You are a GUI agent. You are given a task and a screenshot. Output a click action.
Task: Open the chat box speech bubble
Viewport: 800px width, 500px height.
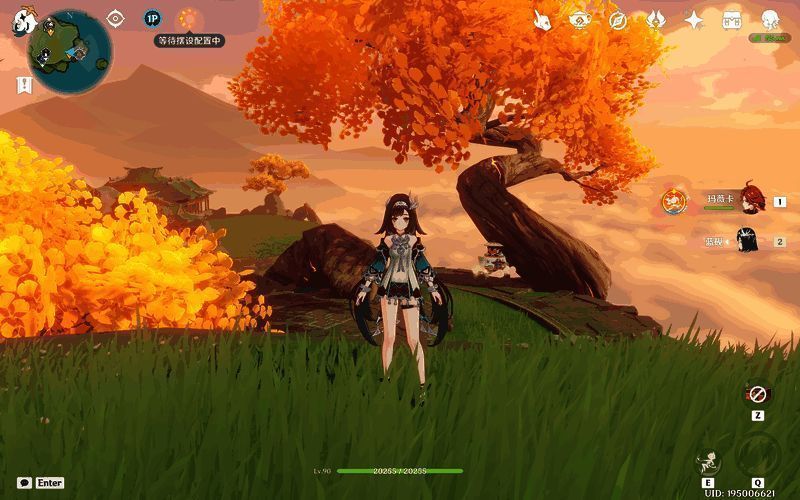23,482
